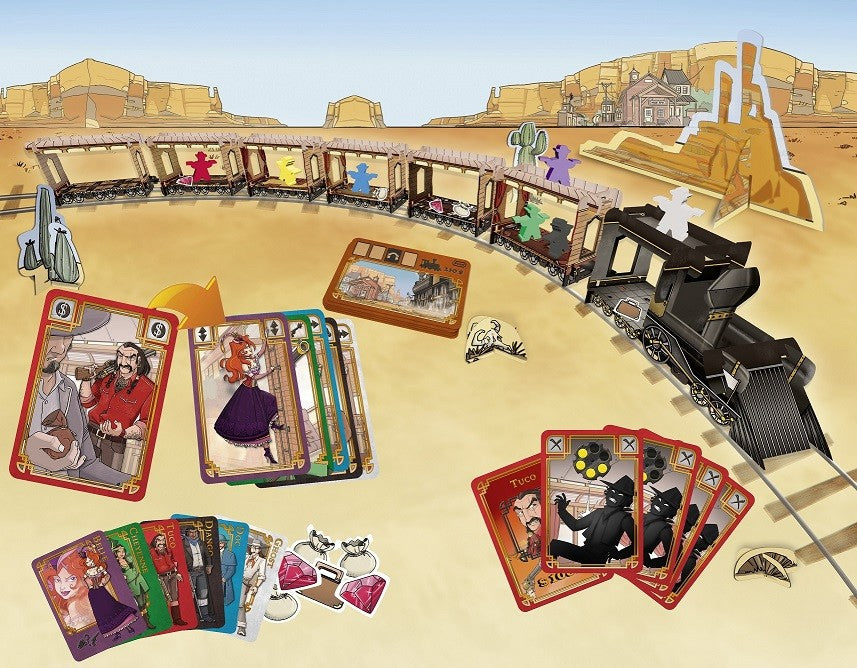Choose the white meeple on the locomotive
Screen dimensions: 857x668
pyautogui.click(x=677, y=212)
